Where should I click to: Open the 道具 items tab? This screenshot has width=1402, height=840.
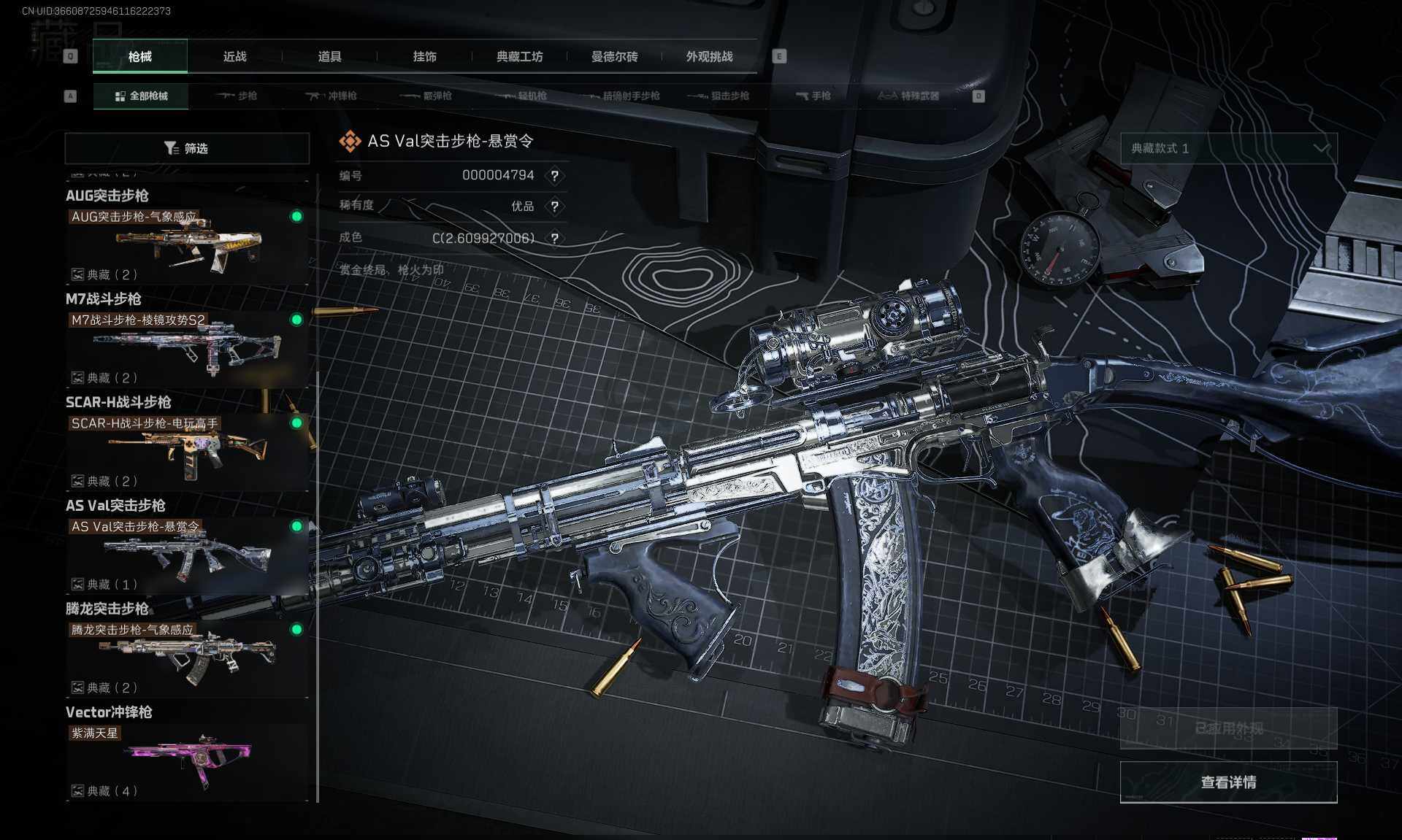(x=329, y=57)
